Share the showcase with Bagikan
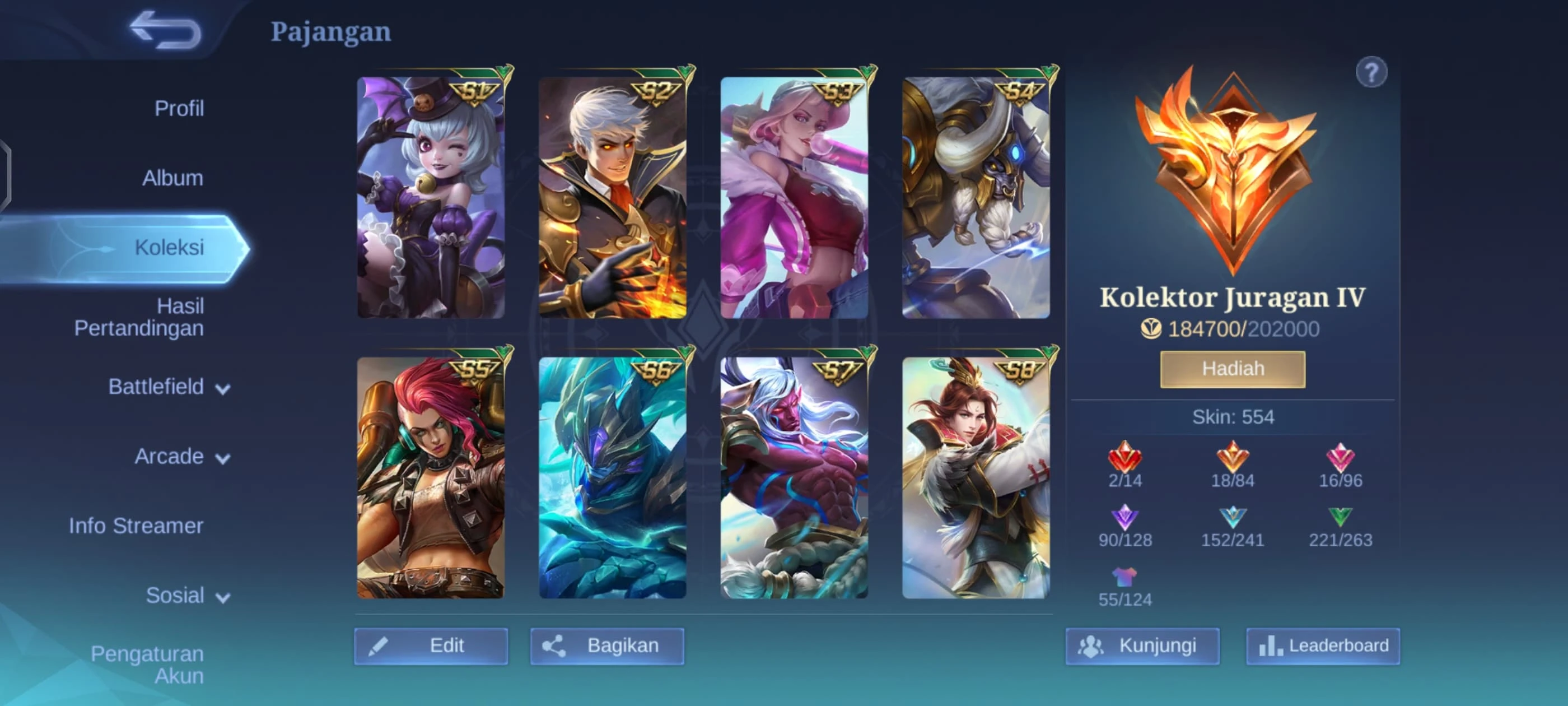Screen dimensions: 1568x706 tap(607, 645)
